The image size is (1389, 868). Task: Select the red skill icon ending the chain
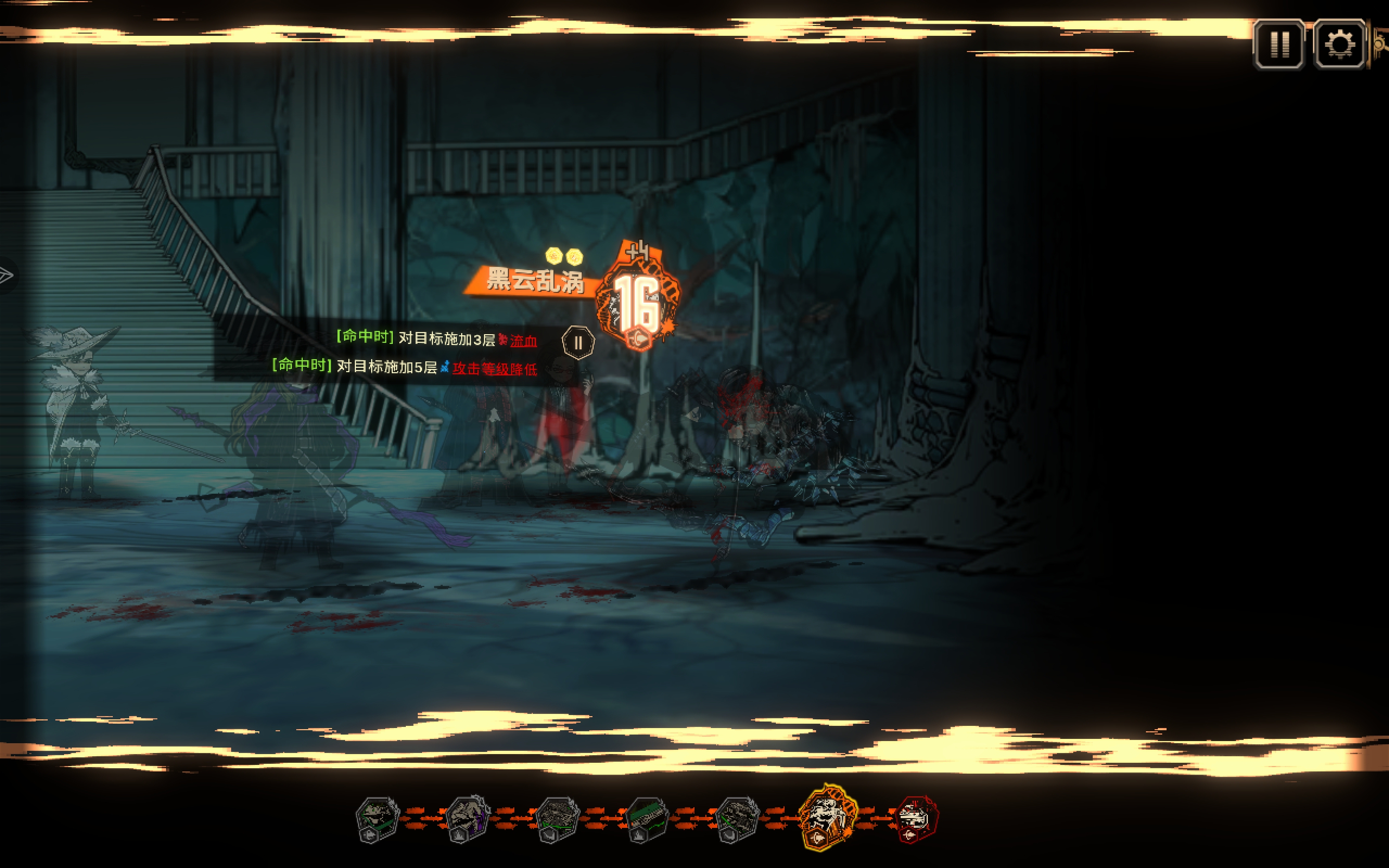(x=916, y=818)
